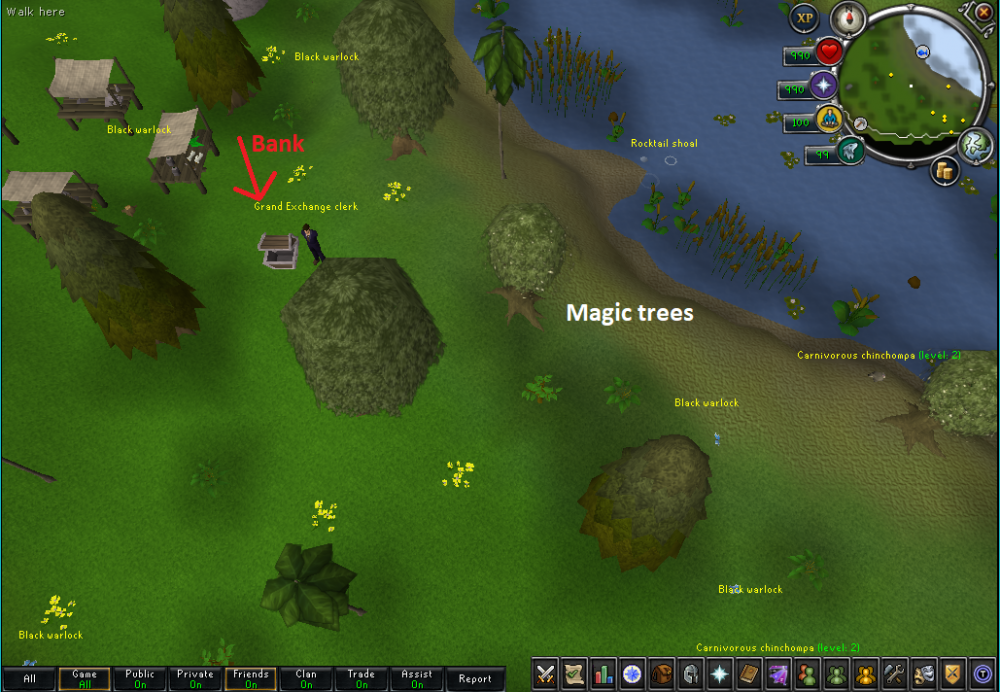Open the XP counter button
This screenshot has height=692, width=1000.
(804, 18)
